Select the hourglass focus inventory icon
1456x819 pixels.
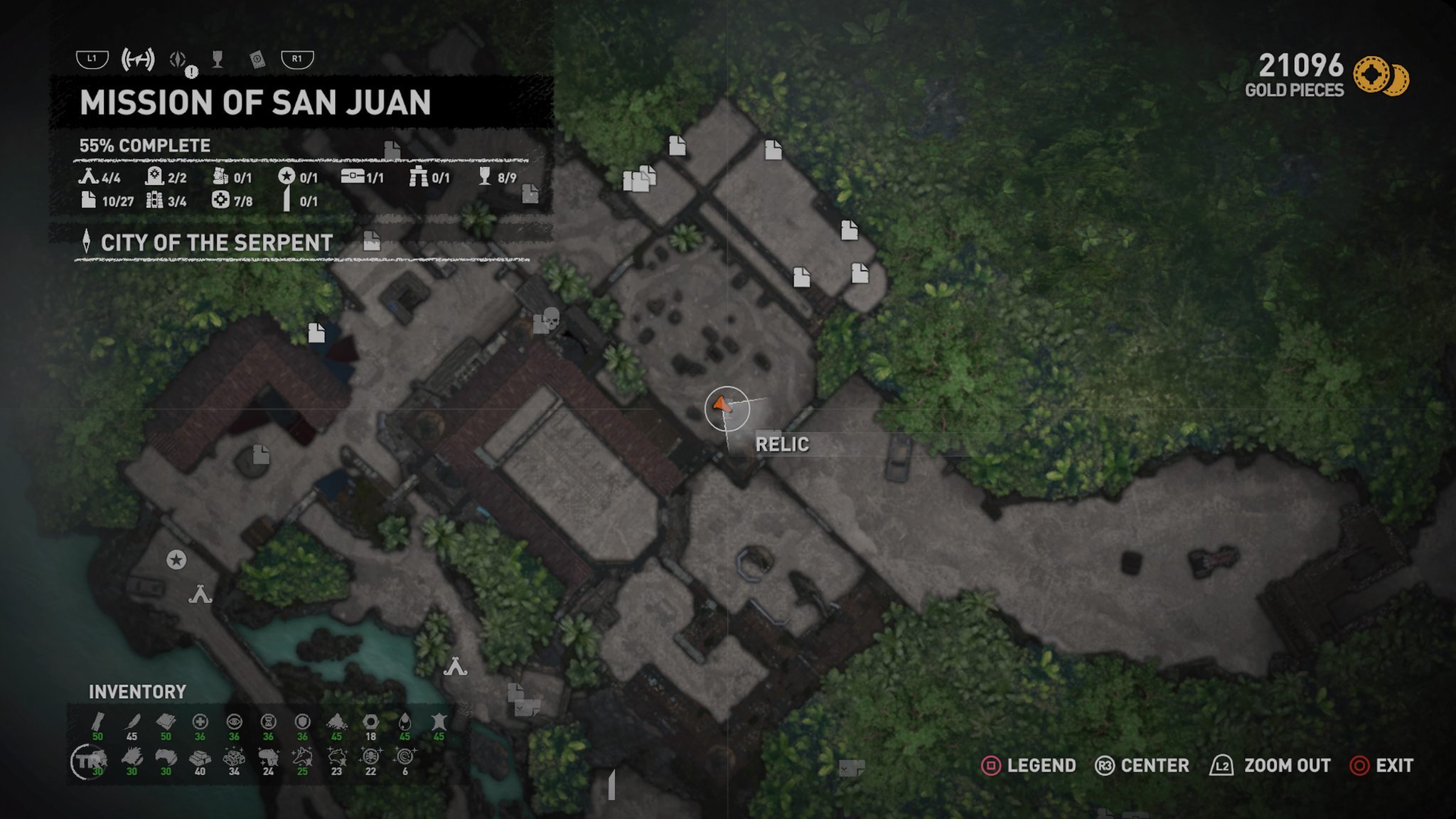coord(268,722)
